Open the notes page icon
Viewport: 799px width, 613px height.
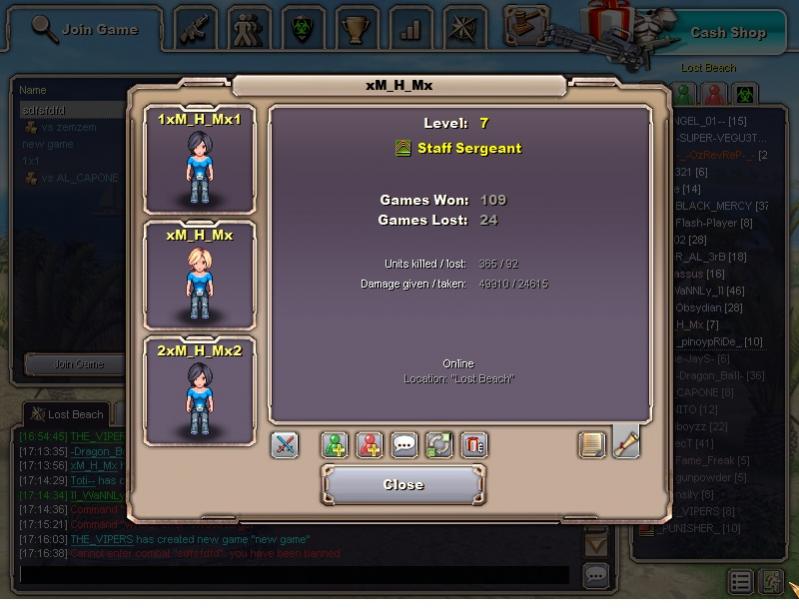(592, 445)
